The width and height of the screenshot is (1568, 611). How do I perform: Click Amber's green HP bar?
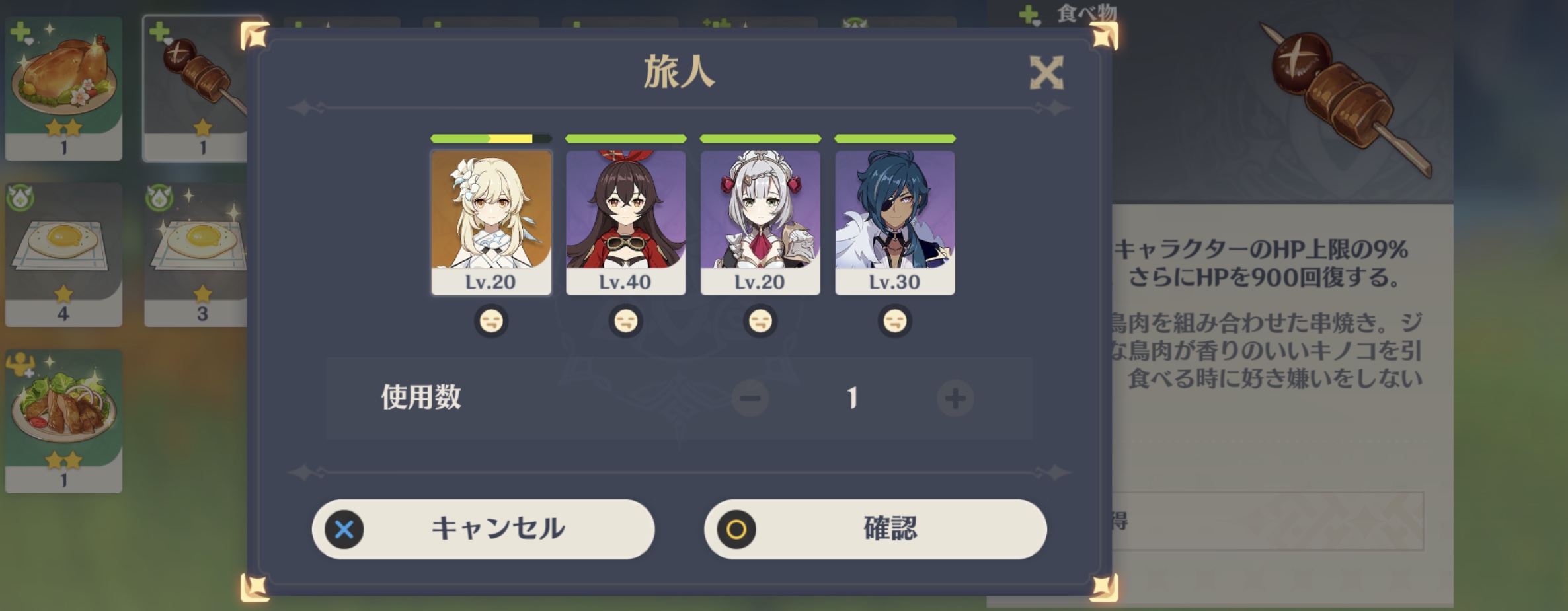(625, 139)
